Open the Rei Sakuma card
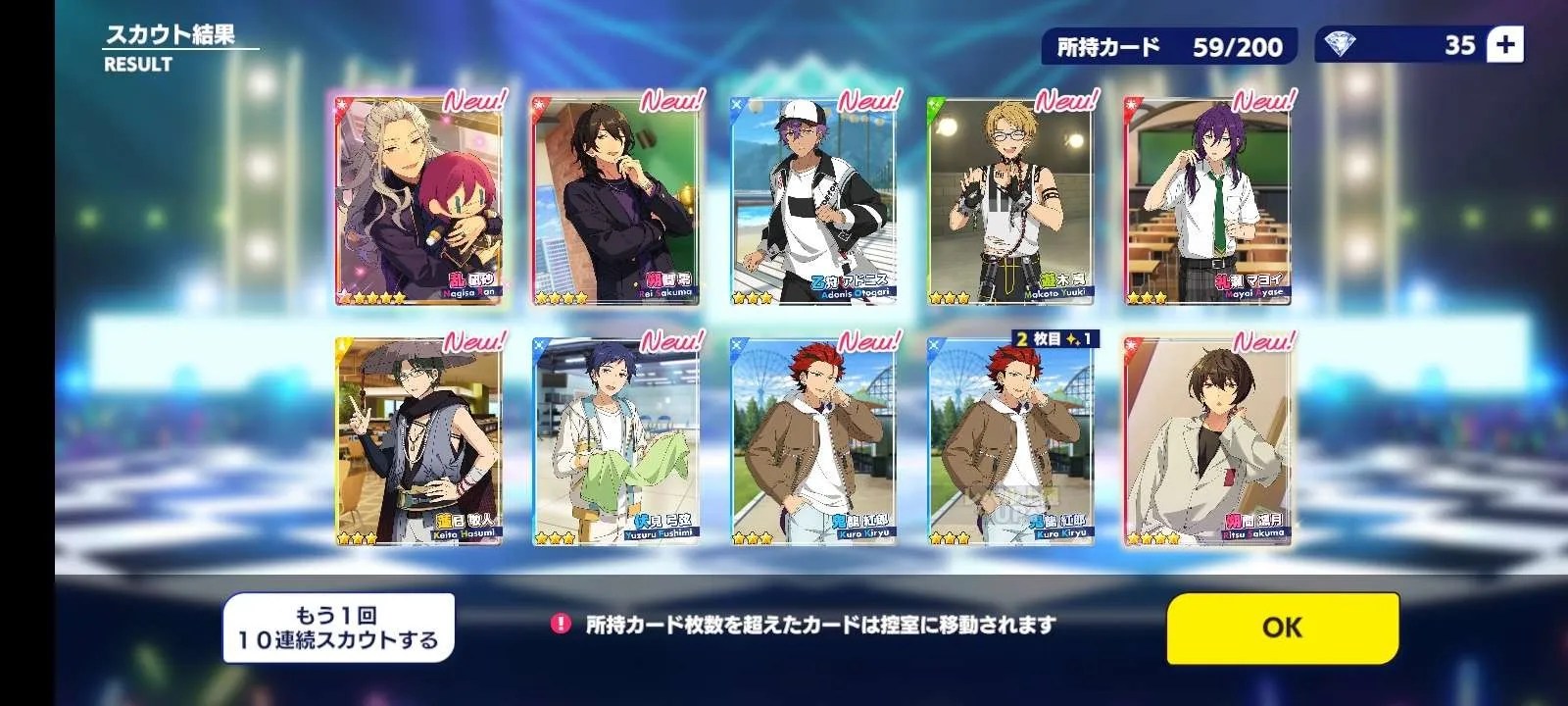Screen dimensions: 1568x706 [615, 200]
